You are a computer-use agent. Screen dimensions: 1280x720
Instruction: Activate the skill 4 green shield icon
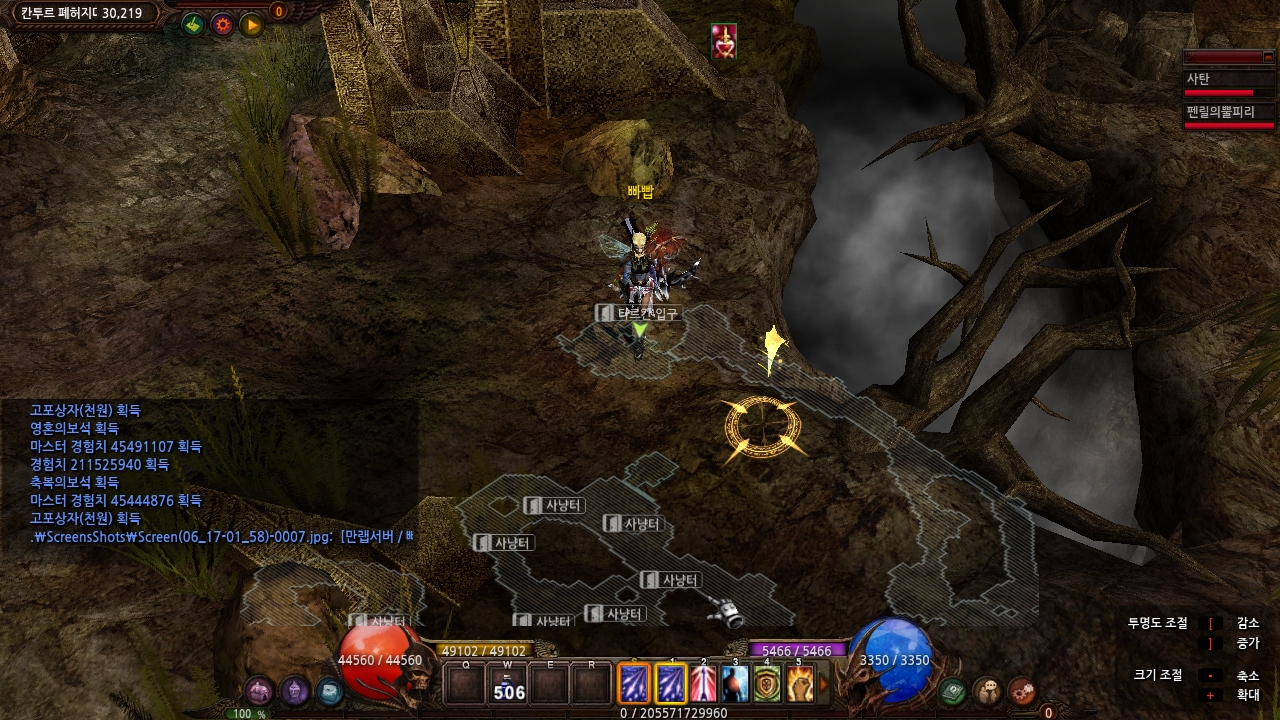[767, 685]
